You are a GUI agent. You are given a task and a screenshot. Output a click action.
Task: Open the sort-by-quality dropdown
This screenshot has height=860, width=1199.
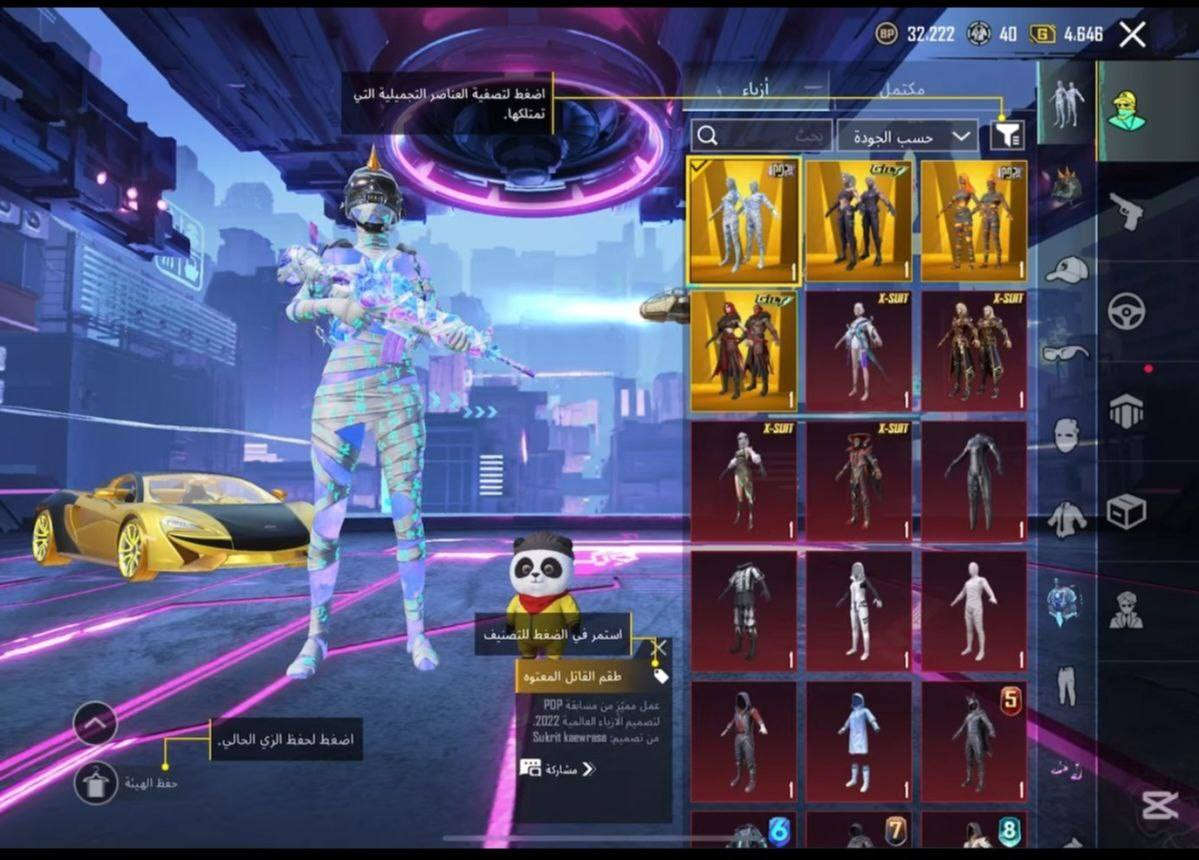[x=907, y=136]
